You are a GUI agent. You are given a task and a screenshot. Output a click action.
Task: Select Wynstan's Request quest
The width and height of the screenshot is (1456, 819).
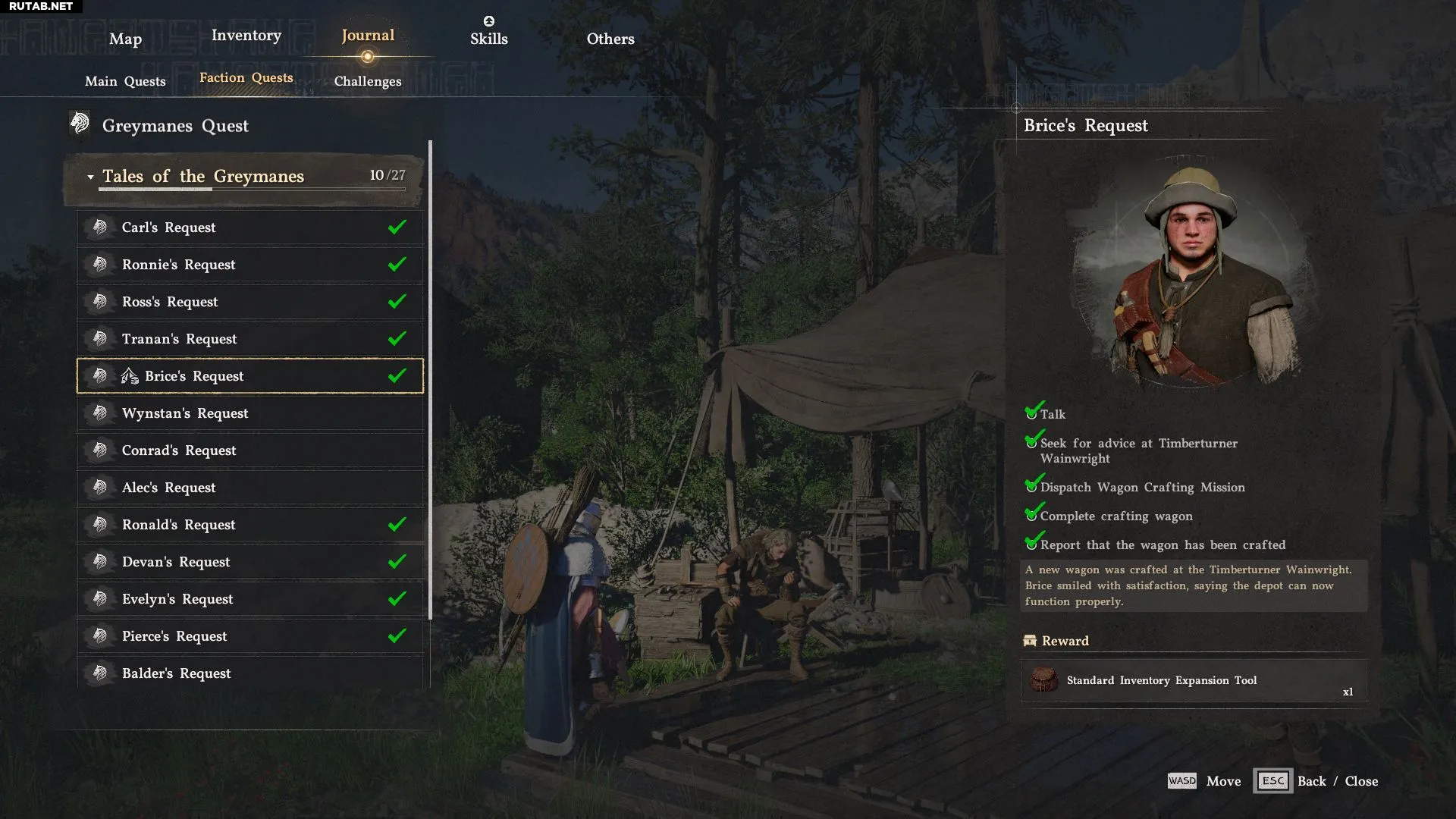click(x=249, y=413)
